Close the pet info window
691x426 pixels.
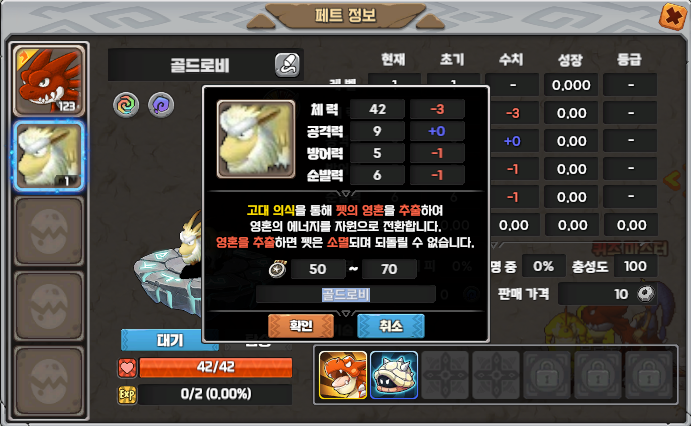[x=672, y=15]
